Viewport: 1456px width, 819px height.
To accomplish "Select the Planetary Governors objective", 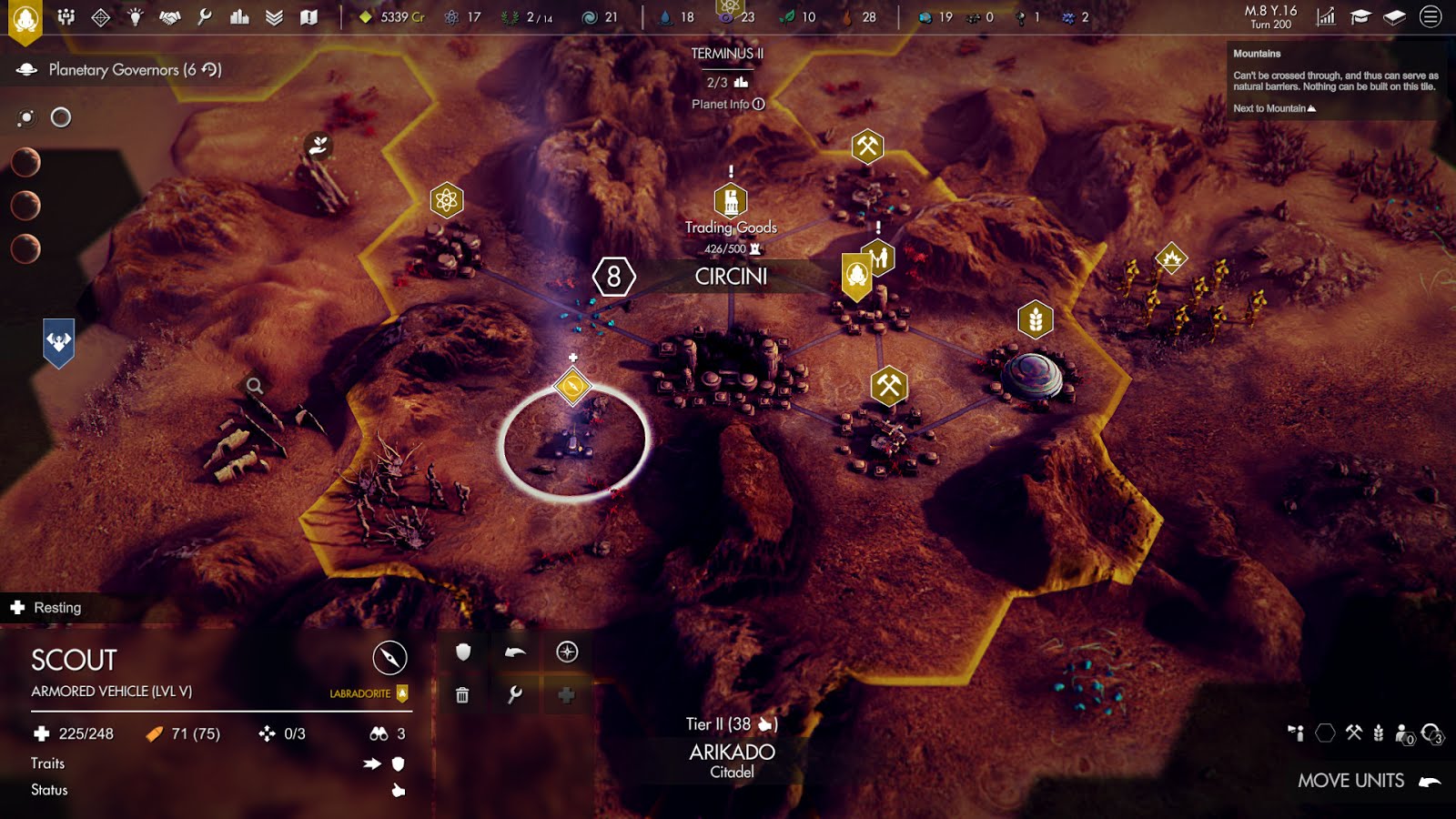I will coord(134,70).
